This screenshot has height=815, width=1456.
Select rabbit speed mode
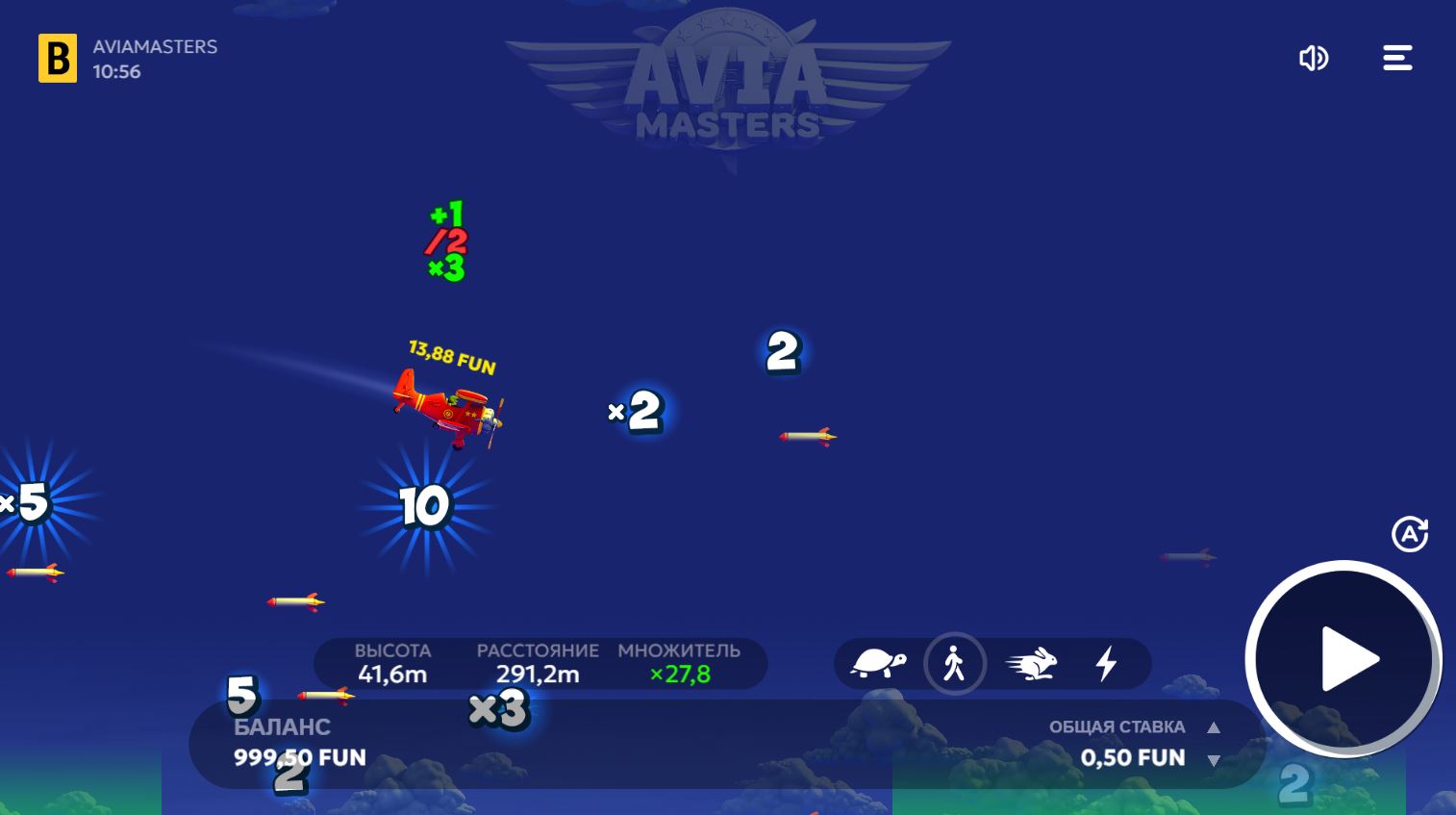(1031, 664)
